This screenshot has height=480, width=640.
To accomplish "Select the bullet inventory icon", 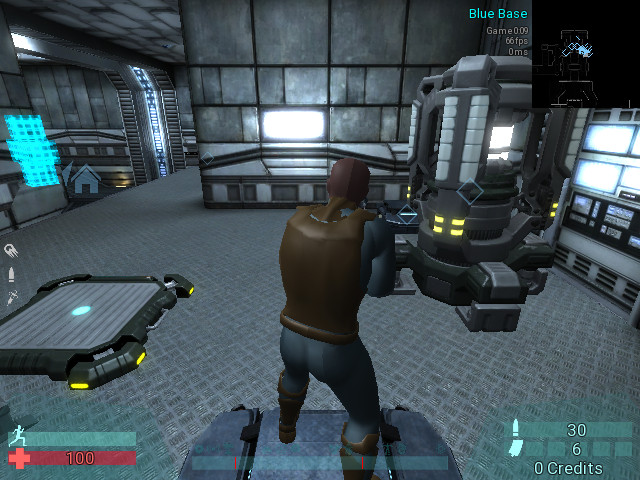I will (11, 274).
